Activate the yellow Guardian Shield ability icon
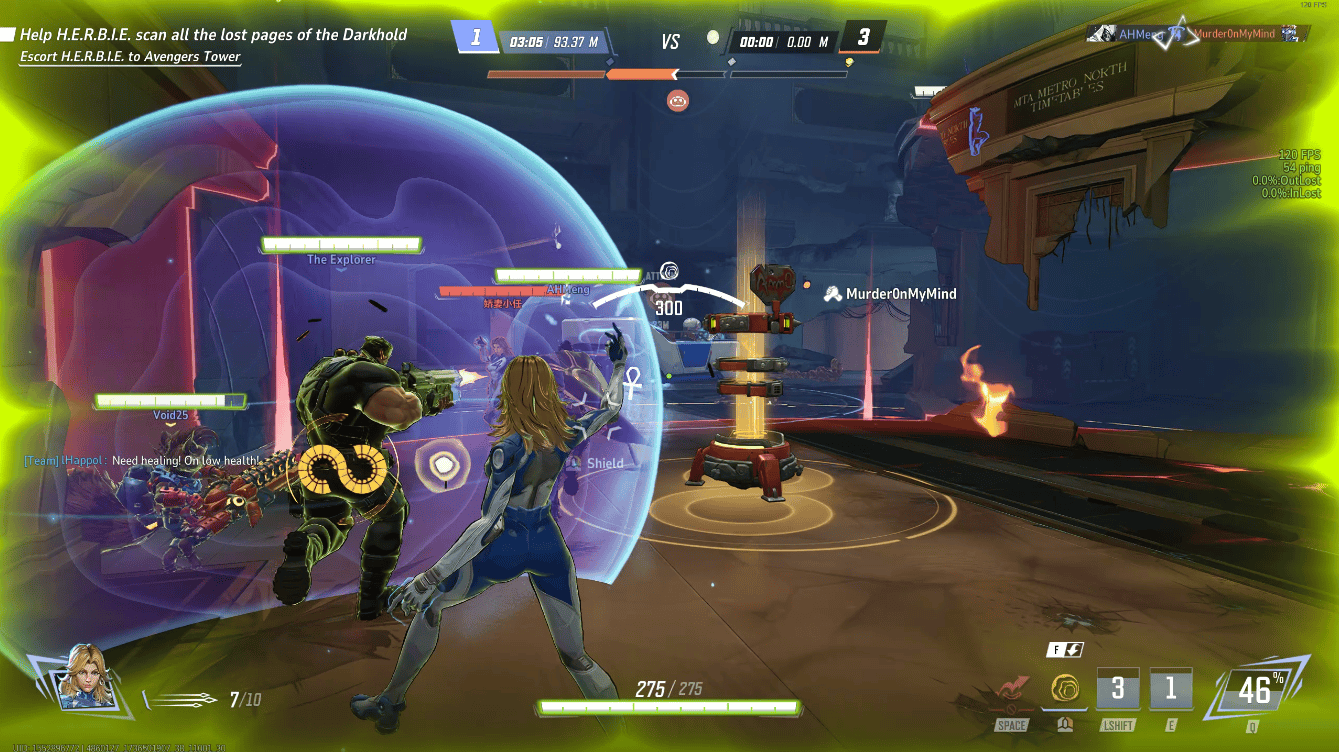 pos(1064,689)
